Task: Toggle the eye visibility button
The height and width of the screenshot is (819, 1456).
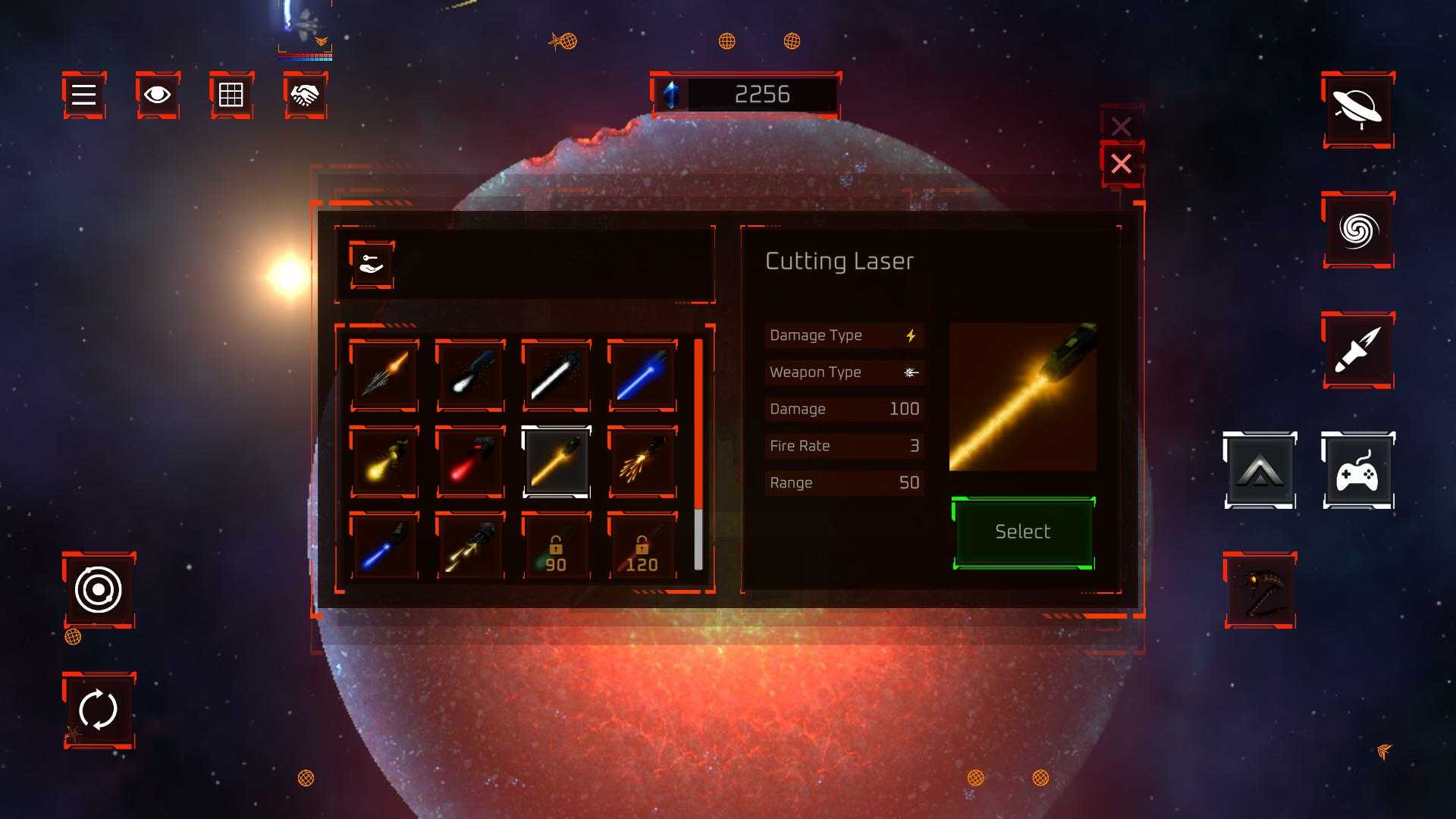Action: [158, 95]
